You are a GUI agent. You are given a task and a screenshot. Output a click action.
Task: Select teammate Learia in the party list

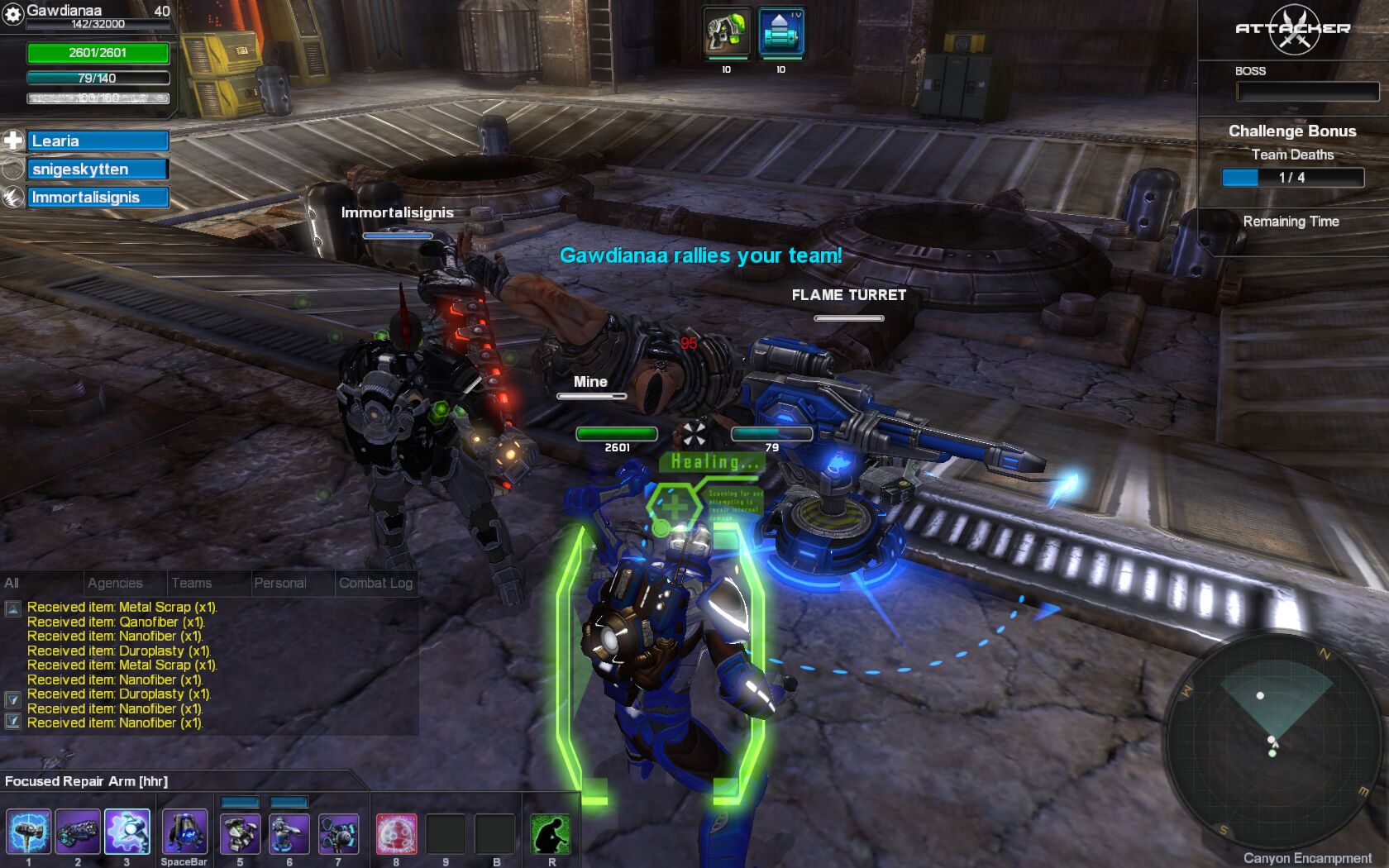tap(98, 141)
